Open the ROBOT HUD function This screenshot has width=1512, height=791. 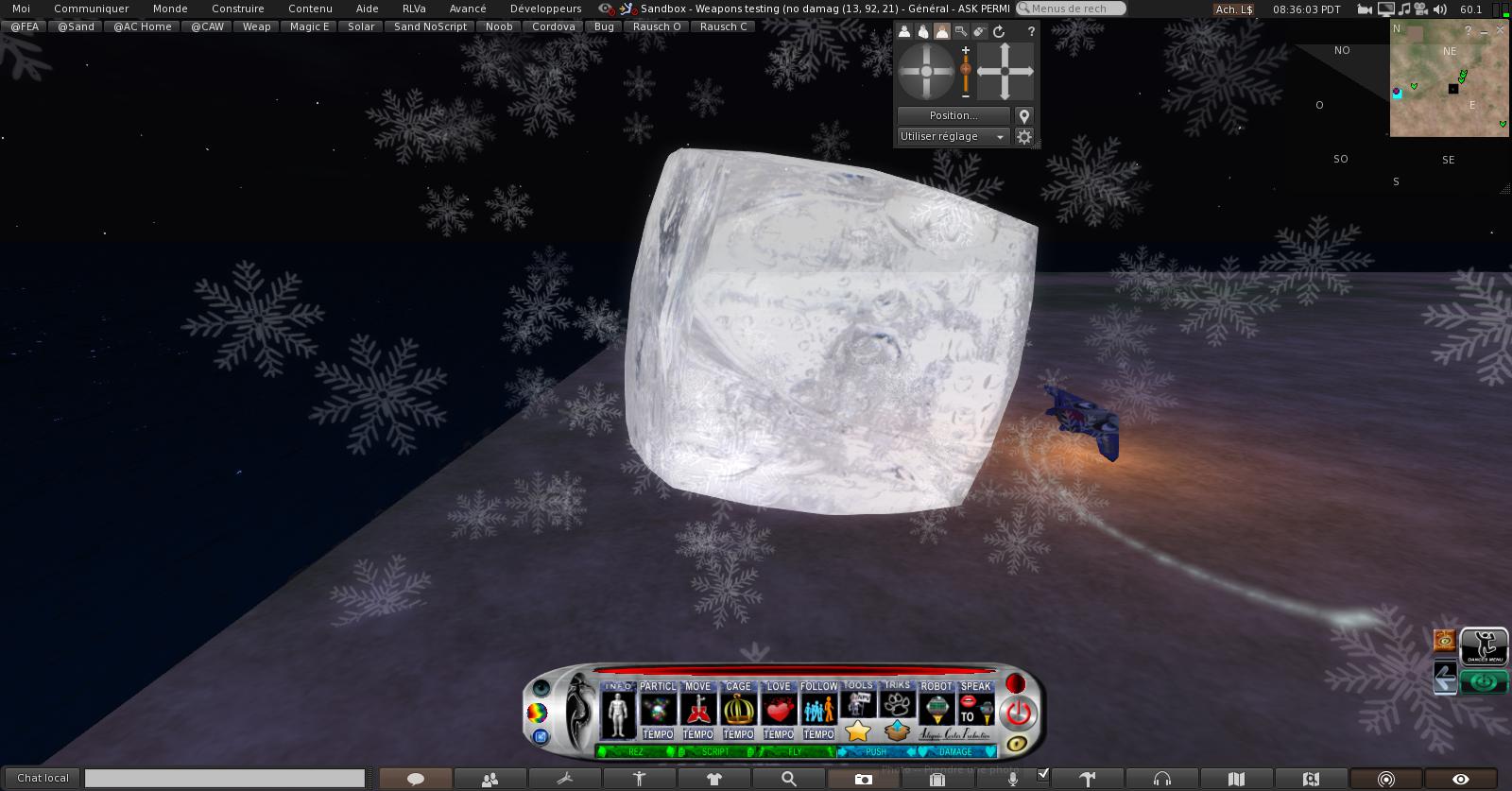point(936,709)
